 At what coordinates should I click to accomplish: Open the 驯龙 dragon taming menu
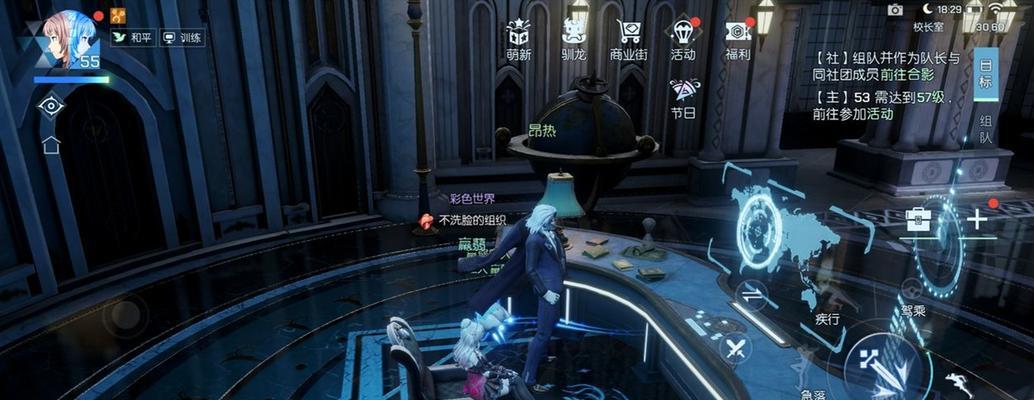point(576,39)
